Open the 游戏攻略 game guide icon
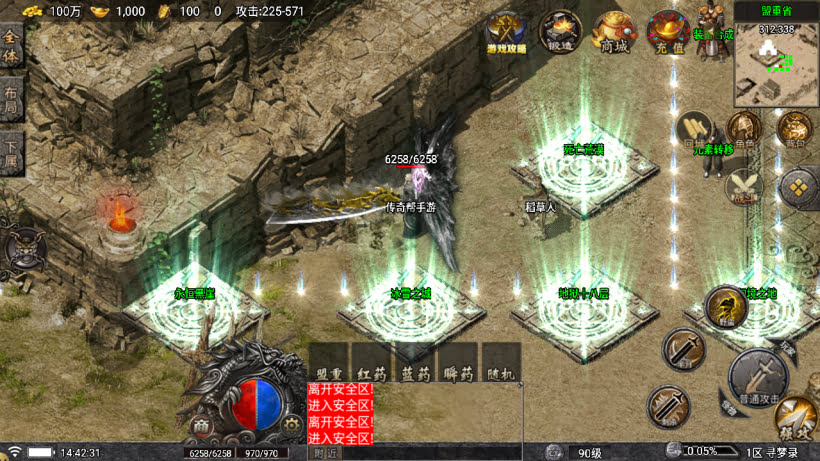820x461 pixels. pyautogui.click(x=507, y=32)
